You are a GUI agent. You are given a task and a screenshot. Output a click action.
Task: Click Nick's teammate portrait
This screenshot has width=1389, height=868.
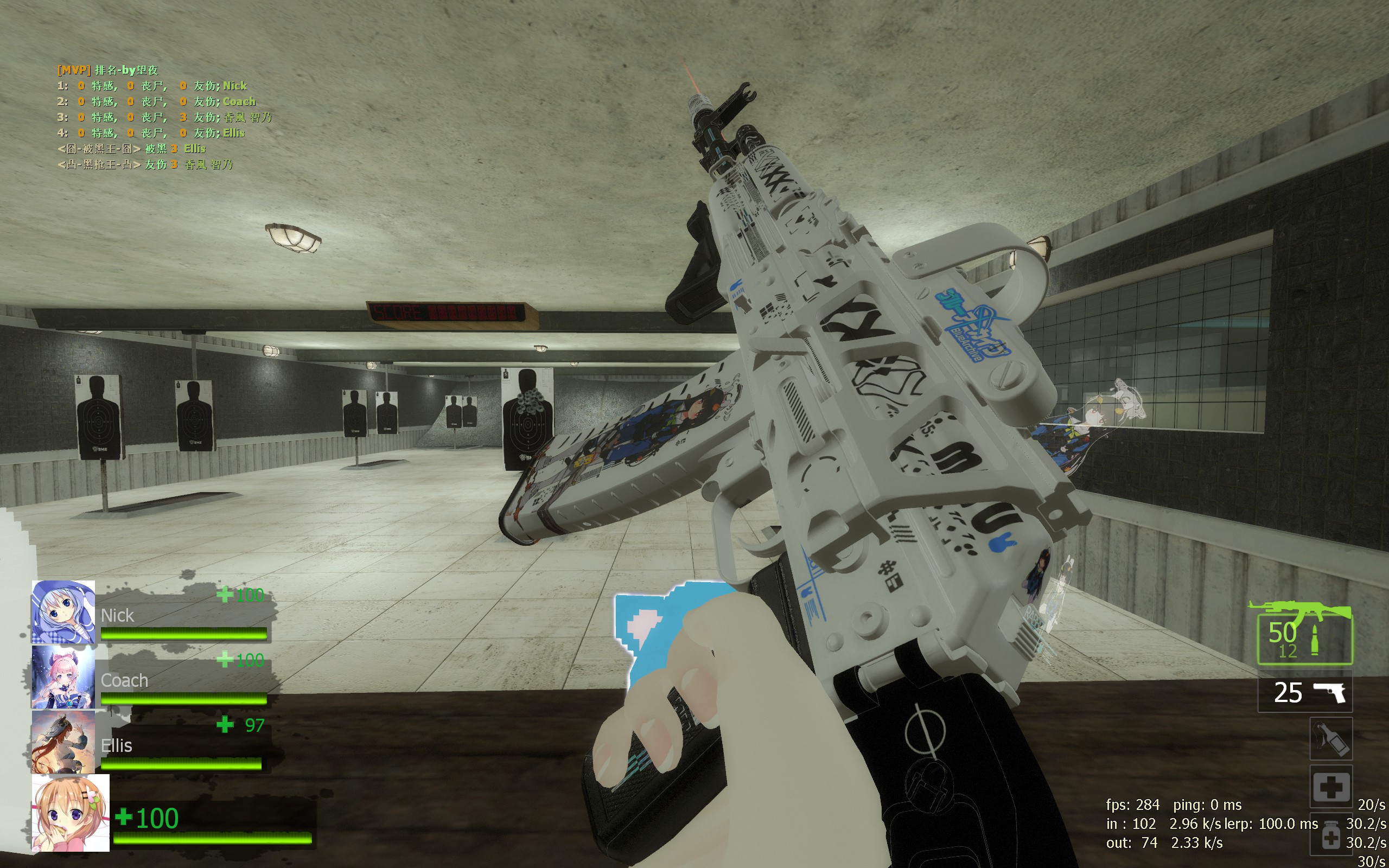63,612
